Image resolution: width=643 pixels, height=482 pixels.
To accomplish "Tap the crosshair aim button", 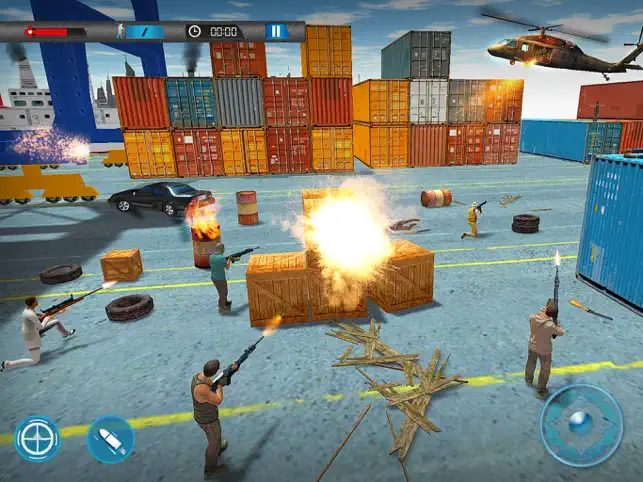I will (37, 438).
